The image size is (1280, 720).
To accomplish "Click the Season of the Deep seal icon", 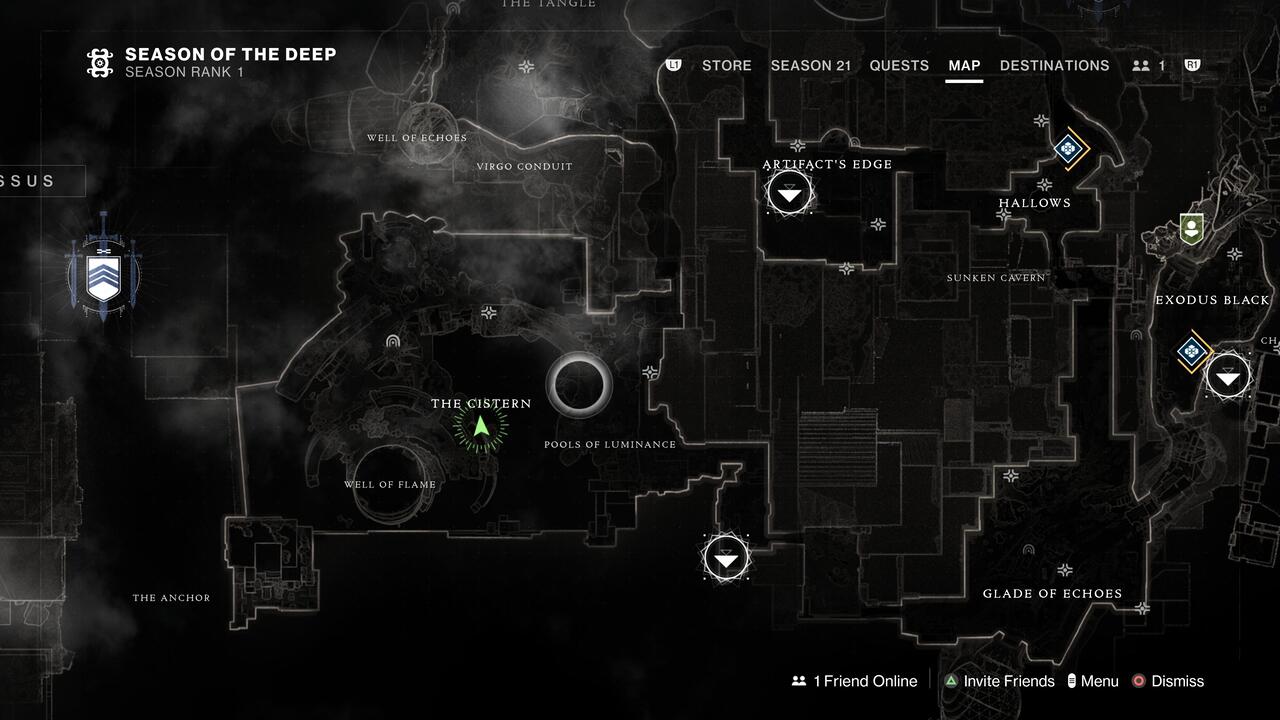I will point(99,62).
